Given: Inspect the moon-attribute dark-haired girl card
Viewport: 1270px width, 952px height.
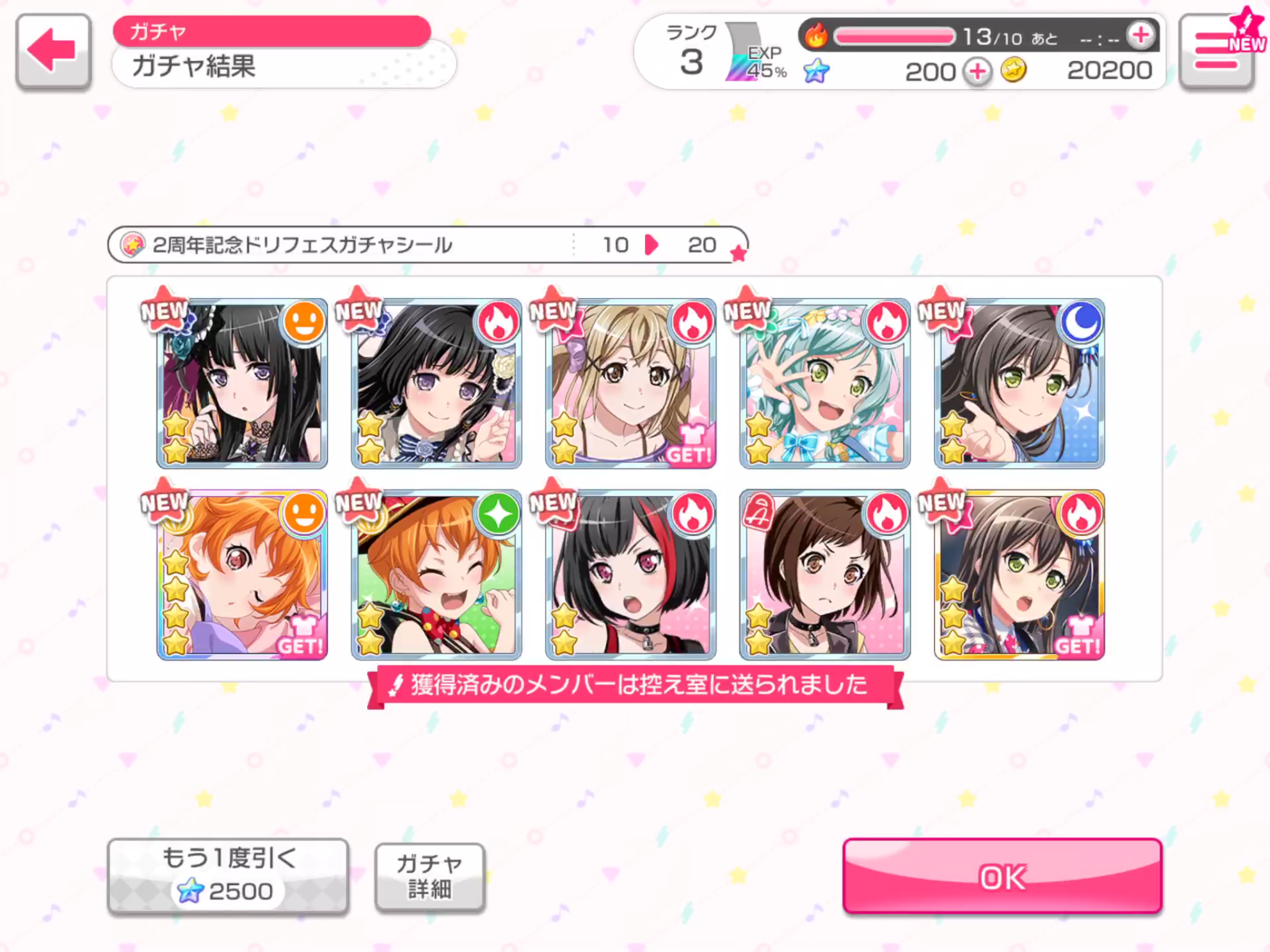Looking at the screenshot, I should pyautogui.click(x=1019, y=383).
